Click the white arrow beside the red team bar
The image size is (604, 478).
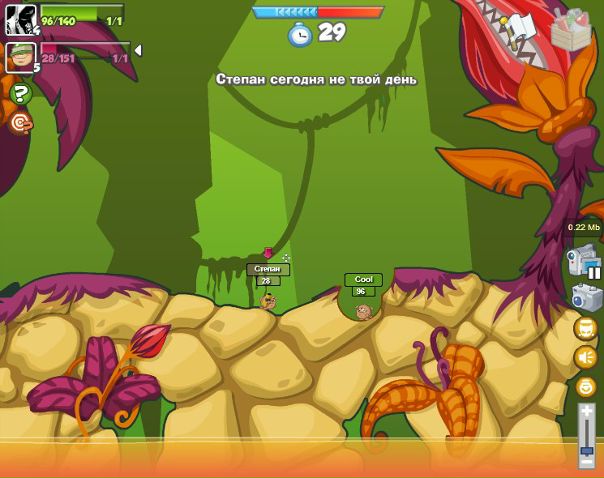138,50
